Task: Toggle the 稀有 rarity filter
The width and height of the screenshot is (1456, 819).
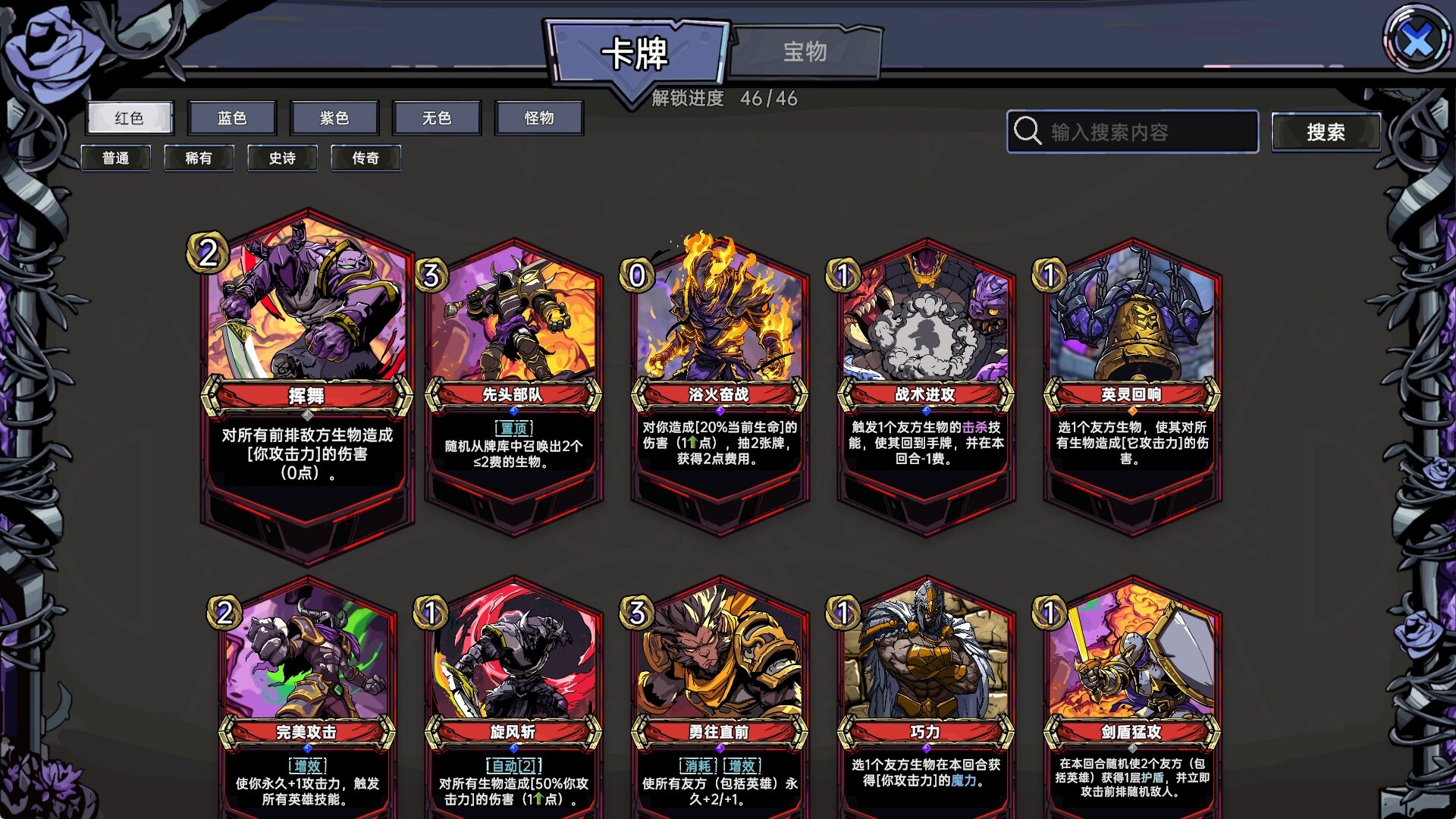Action: [199, 158]
